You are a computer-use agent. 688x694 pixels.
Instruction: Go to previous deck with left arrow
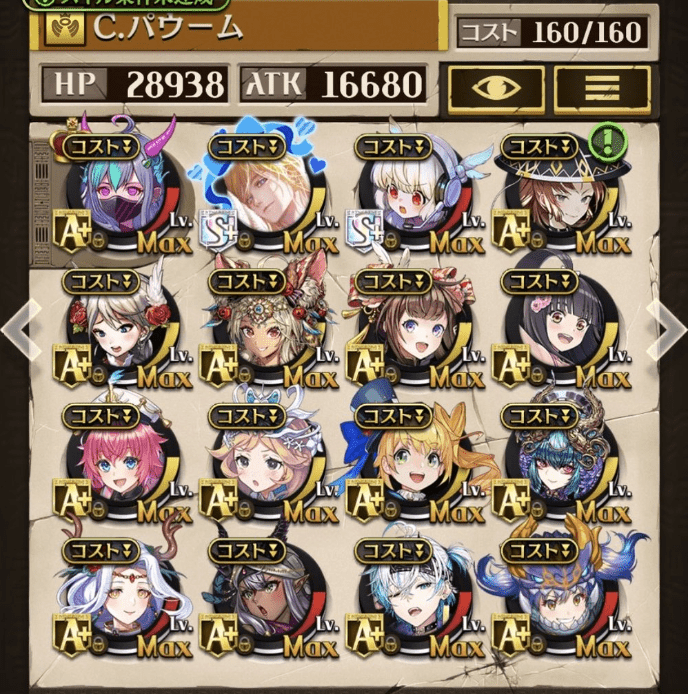pos(19,325)
